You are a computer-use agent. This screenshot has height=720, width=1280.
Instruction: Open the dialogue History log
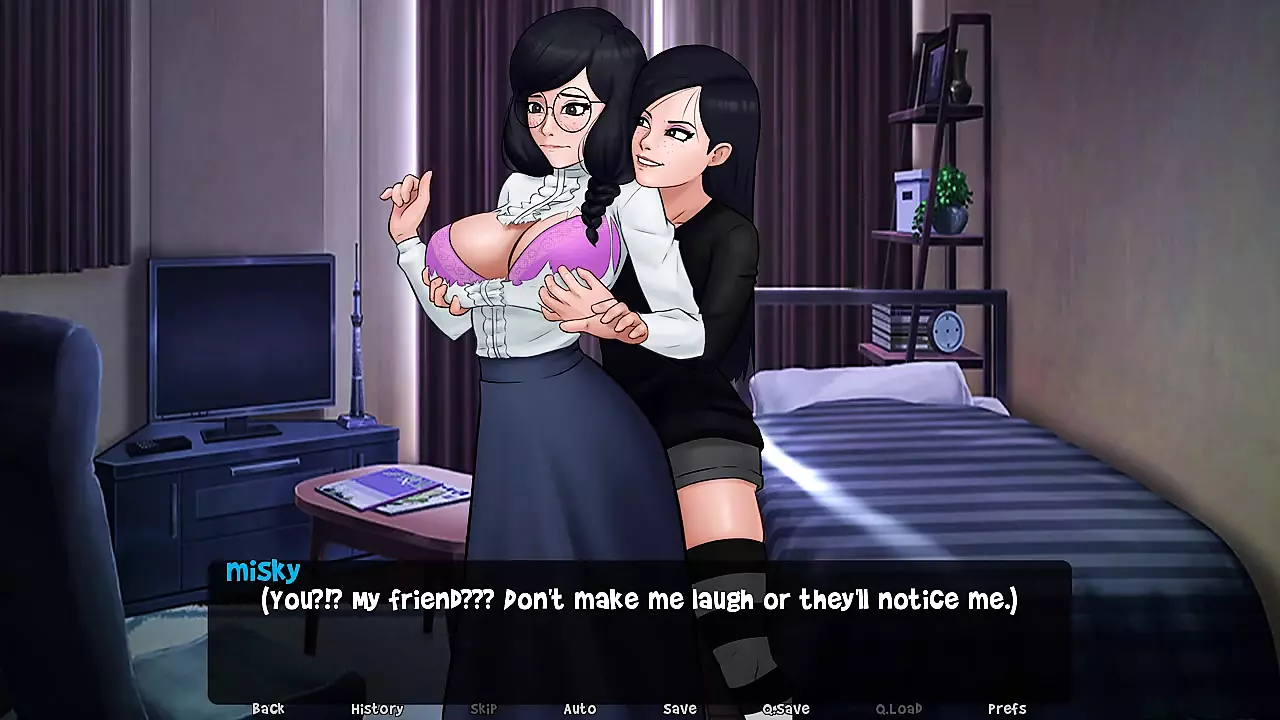click(x=377, y=708)
